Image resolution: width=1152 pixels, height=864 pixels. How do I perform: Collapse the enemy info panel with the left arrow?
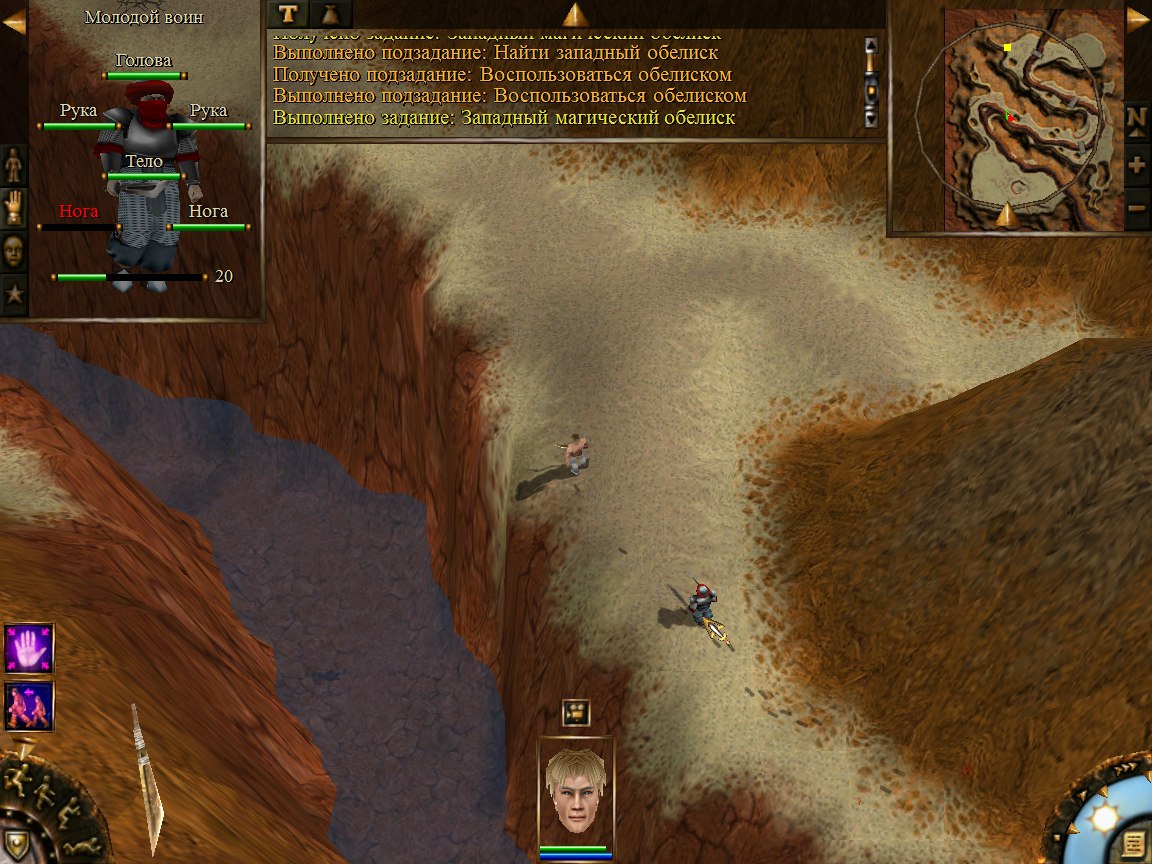click(x=13, y=20)
